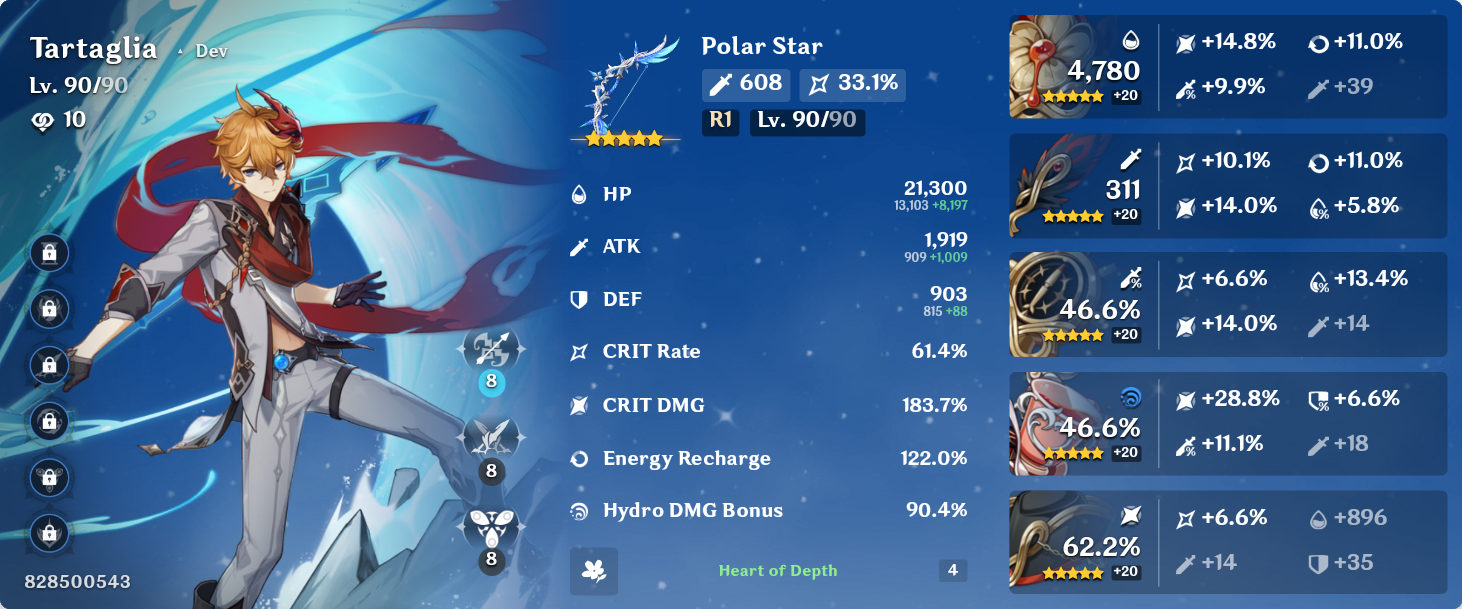Inspect the goblet artifact with Hydro DMG bonus
This screenshot has width=1462, height=609.
(1048, 423)
